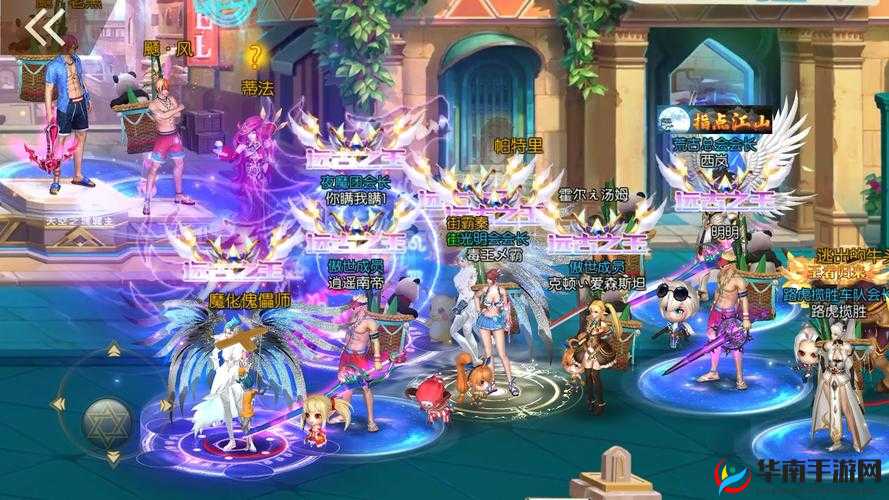The width and height of the screenshot is (889, 500).
Task: Tap the hexagram joystick knob
Action: tap(107, 415)
